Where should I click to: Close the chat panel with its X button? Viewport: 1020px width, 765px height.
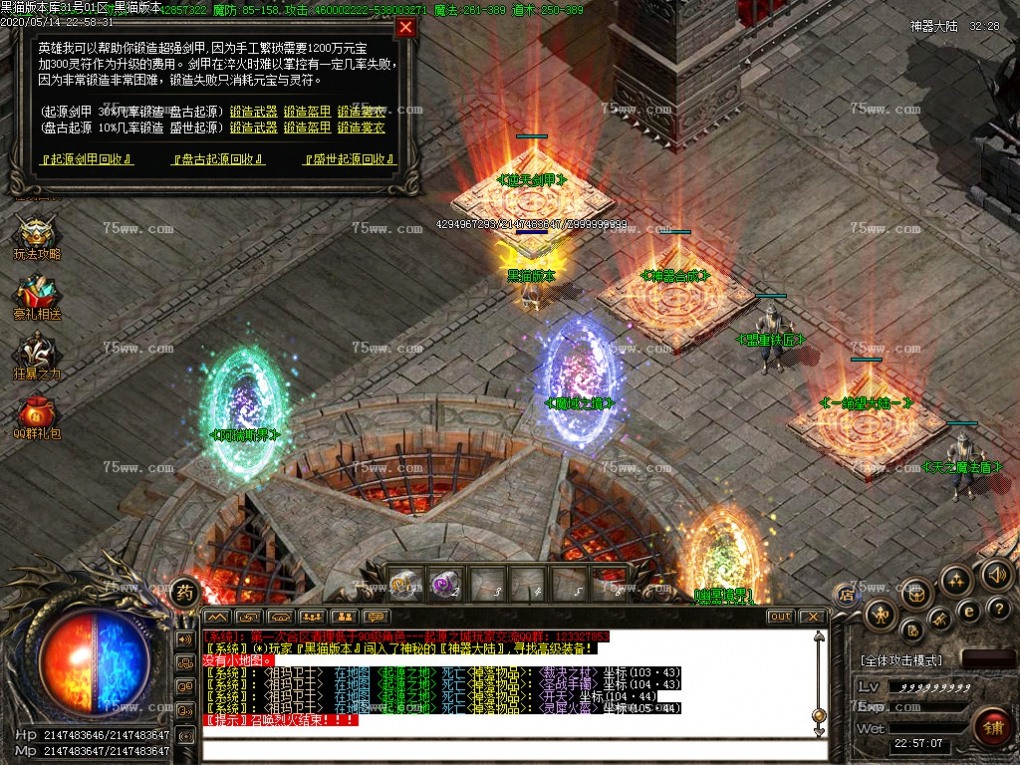tap(813, 616)
